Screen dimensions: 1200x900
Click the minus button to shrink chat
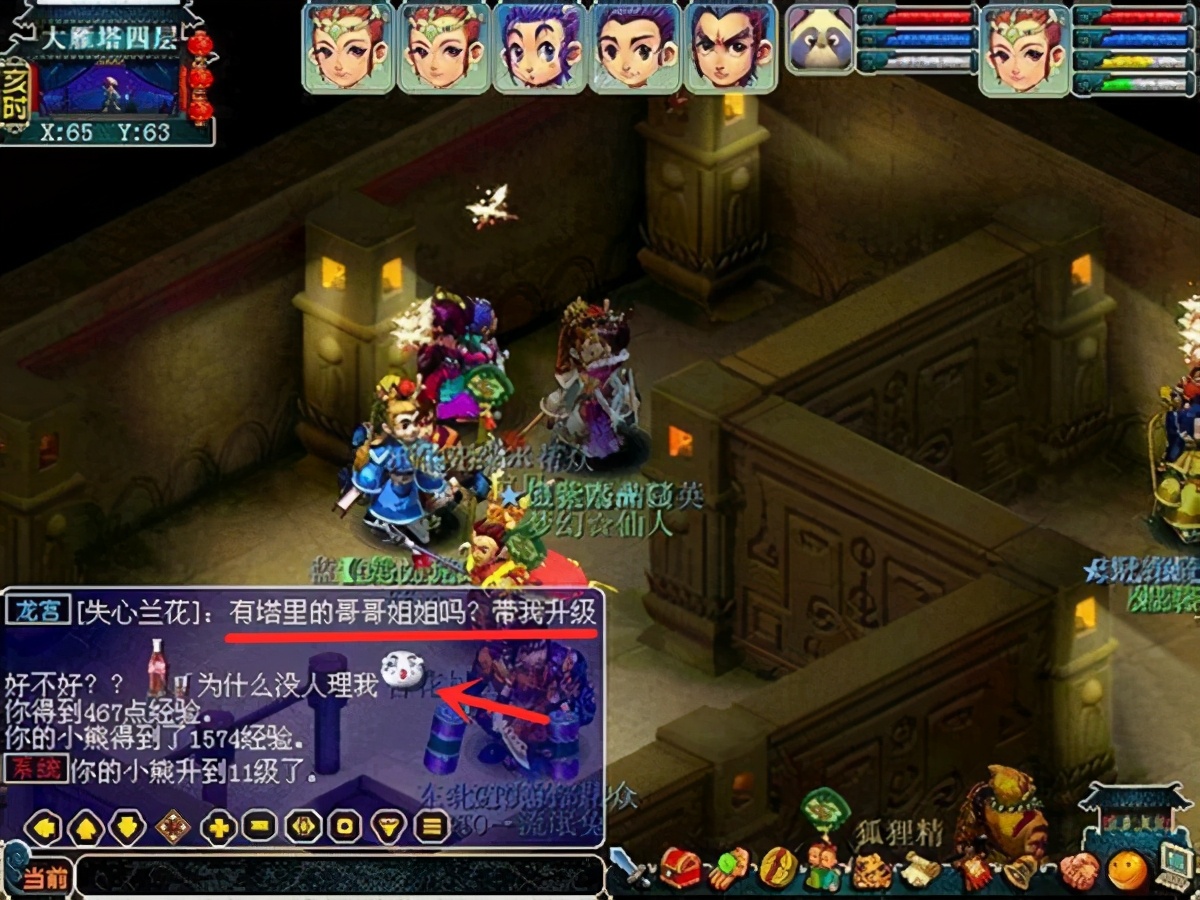[260, 827]
